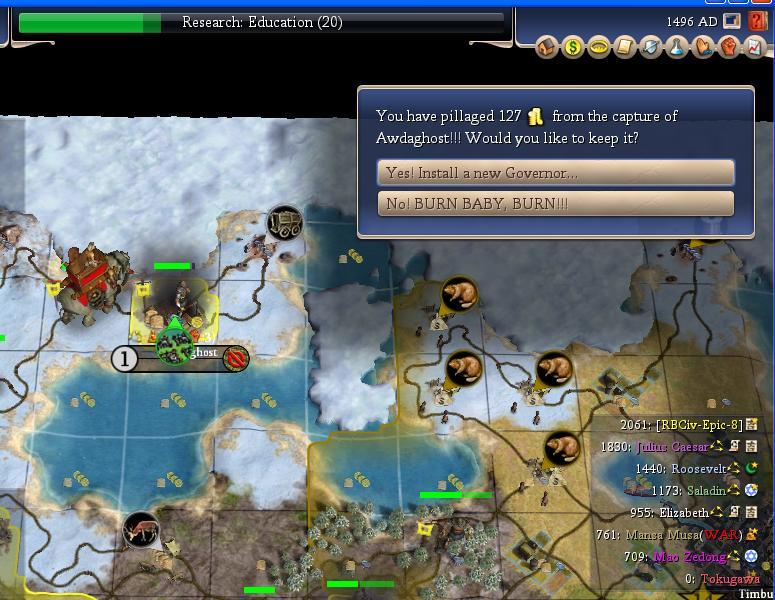Choose "No! BURN BABY, BURN!!!"
This screenshot has height=600, width=775.
point(555,204)
